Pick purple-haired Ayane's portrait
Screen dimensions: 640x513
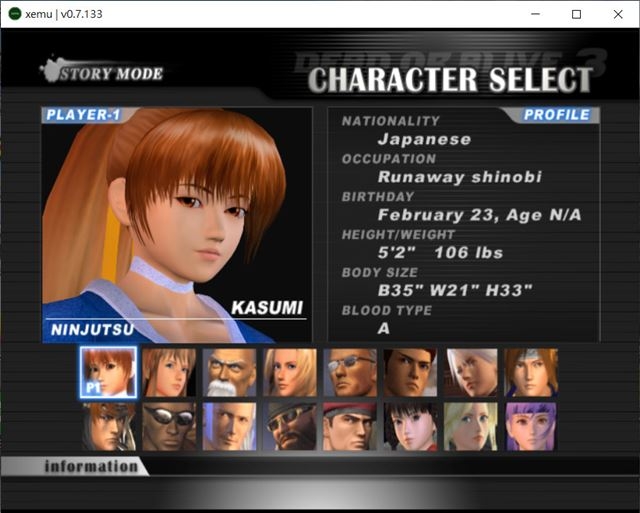pyautogui.click(x=531, y=426)
